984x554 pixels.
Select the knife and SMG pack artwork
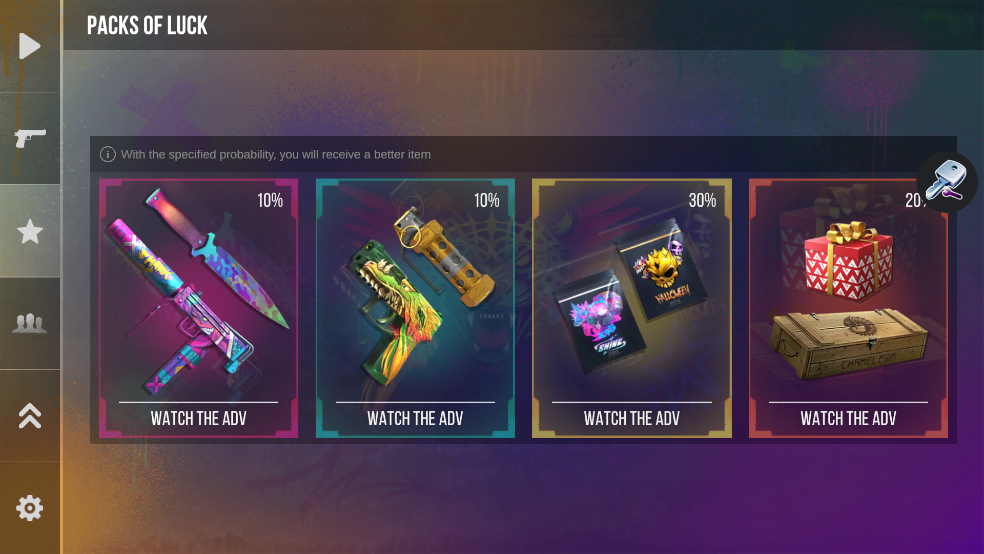tap(199, 290)
